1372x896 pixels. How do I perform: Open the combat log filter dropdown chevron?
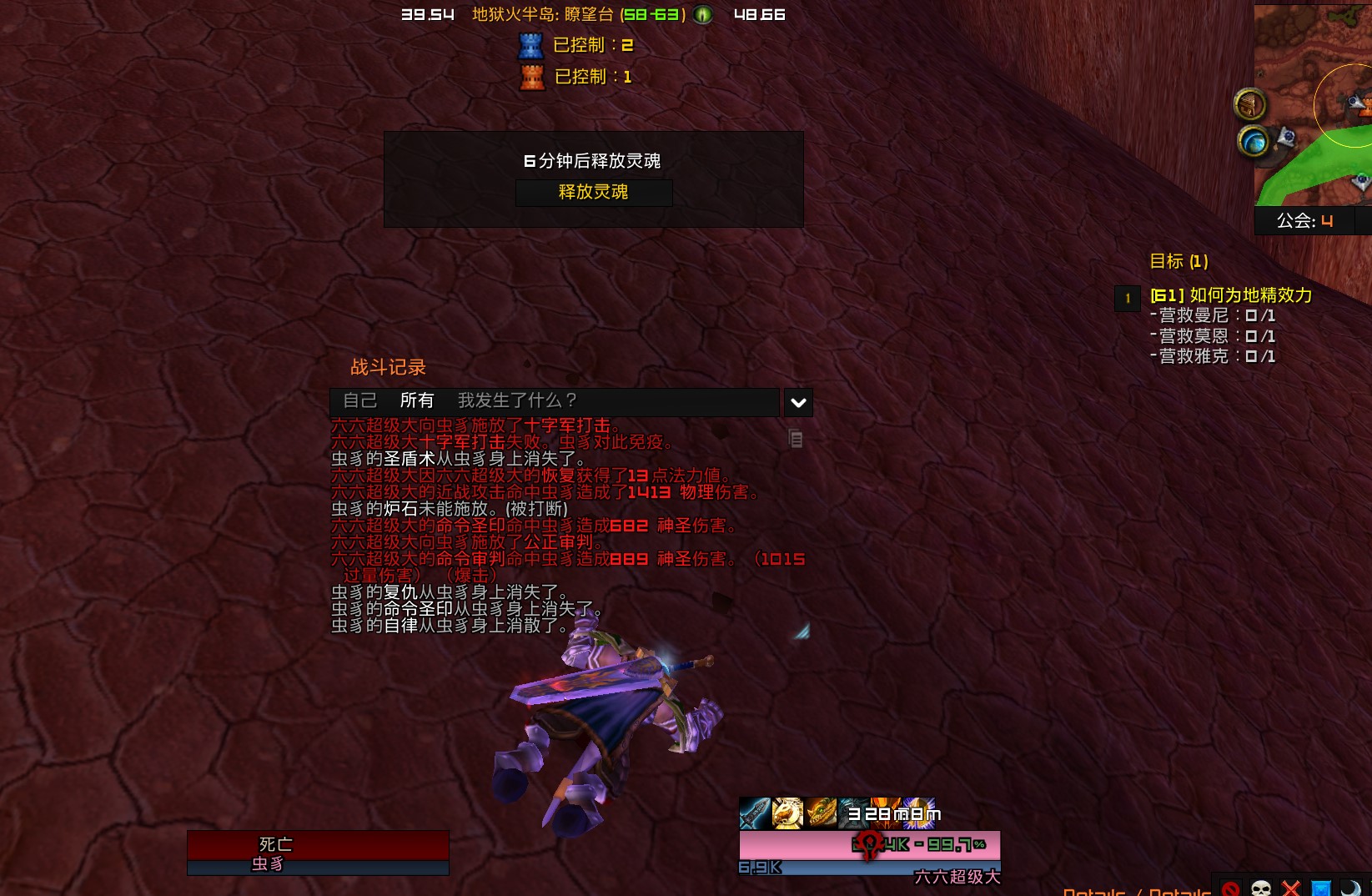point(797,402)
